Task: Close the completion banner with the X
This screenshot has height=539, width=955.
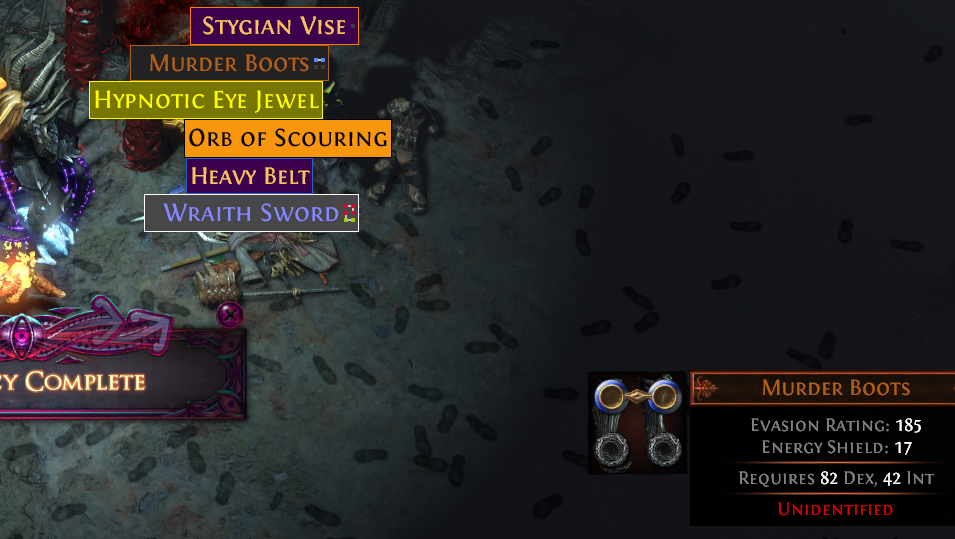Action: [x=231, y=315]
